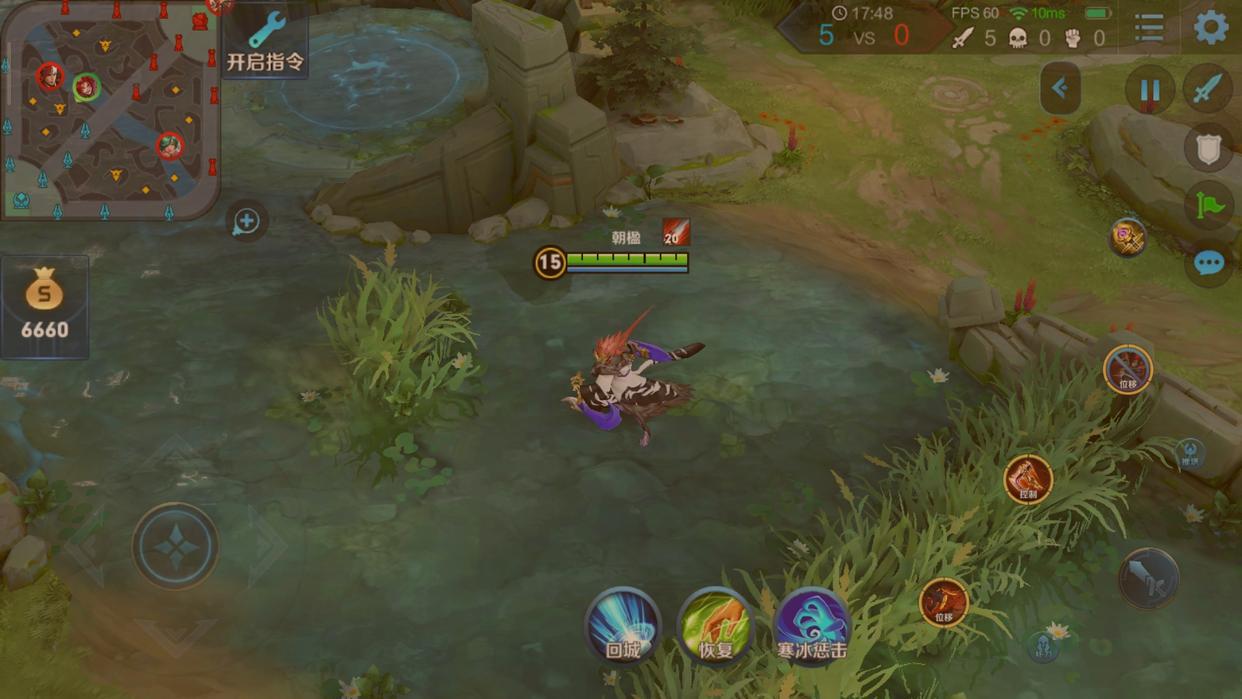This screenshot has height=699, width=1242.
Task: Click the magnifier plus zoom button
Action: [x=246, y=221]
